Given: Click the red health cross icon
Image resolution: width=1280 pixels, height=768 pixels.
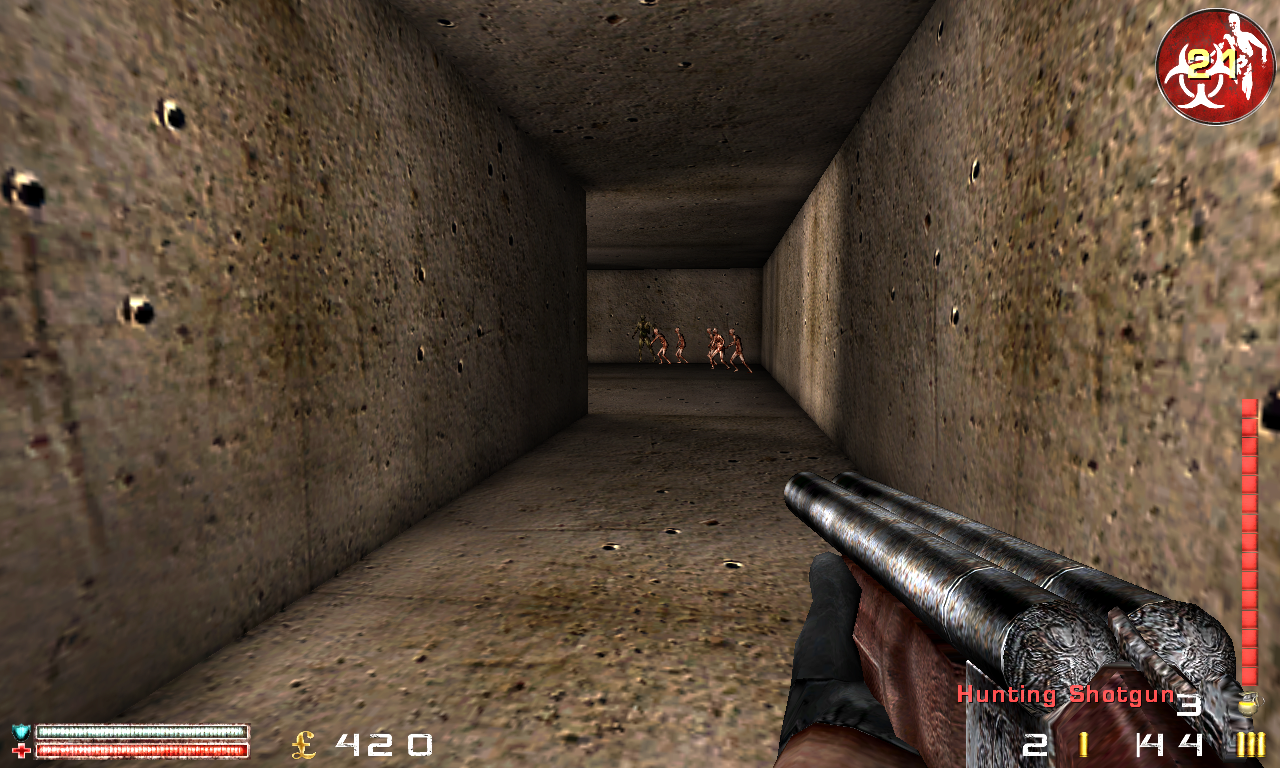Looking at the screenshot, I should coord(21,750).
